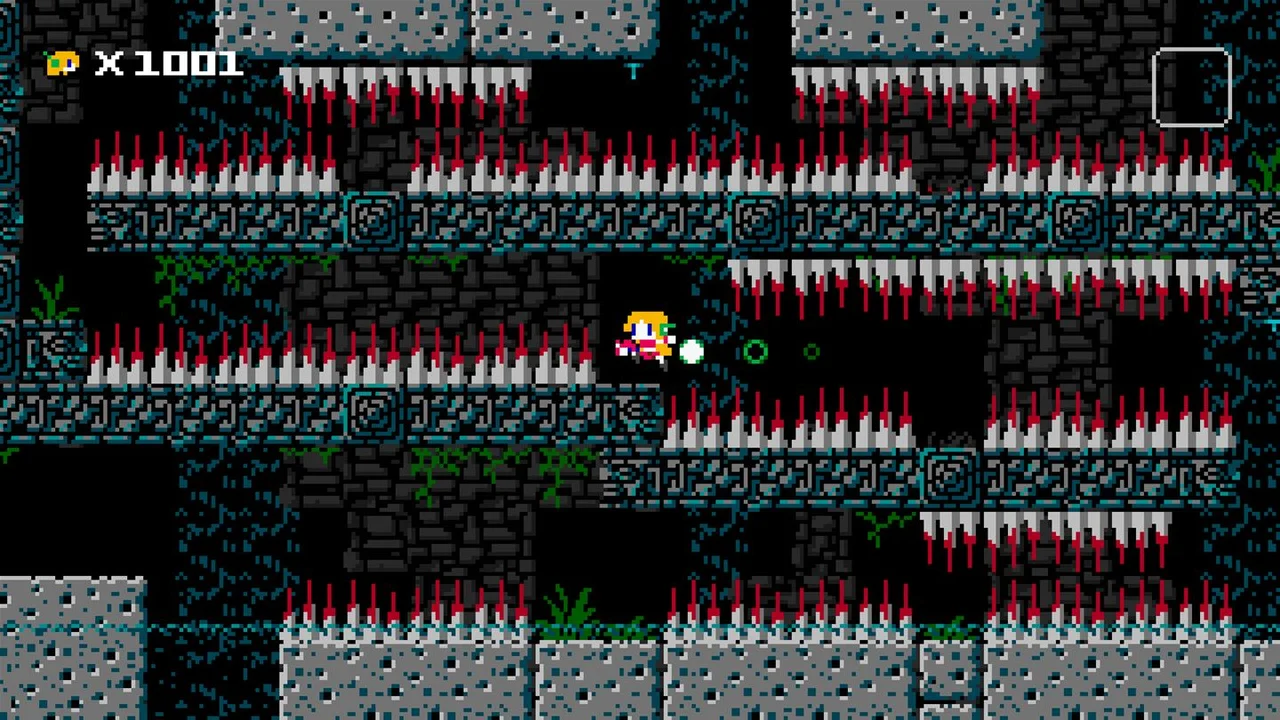Click the empty item slot frame top right
The height and width of the screenshot is (720, 1280).
(x=1192, y=85)
